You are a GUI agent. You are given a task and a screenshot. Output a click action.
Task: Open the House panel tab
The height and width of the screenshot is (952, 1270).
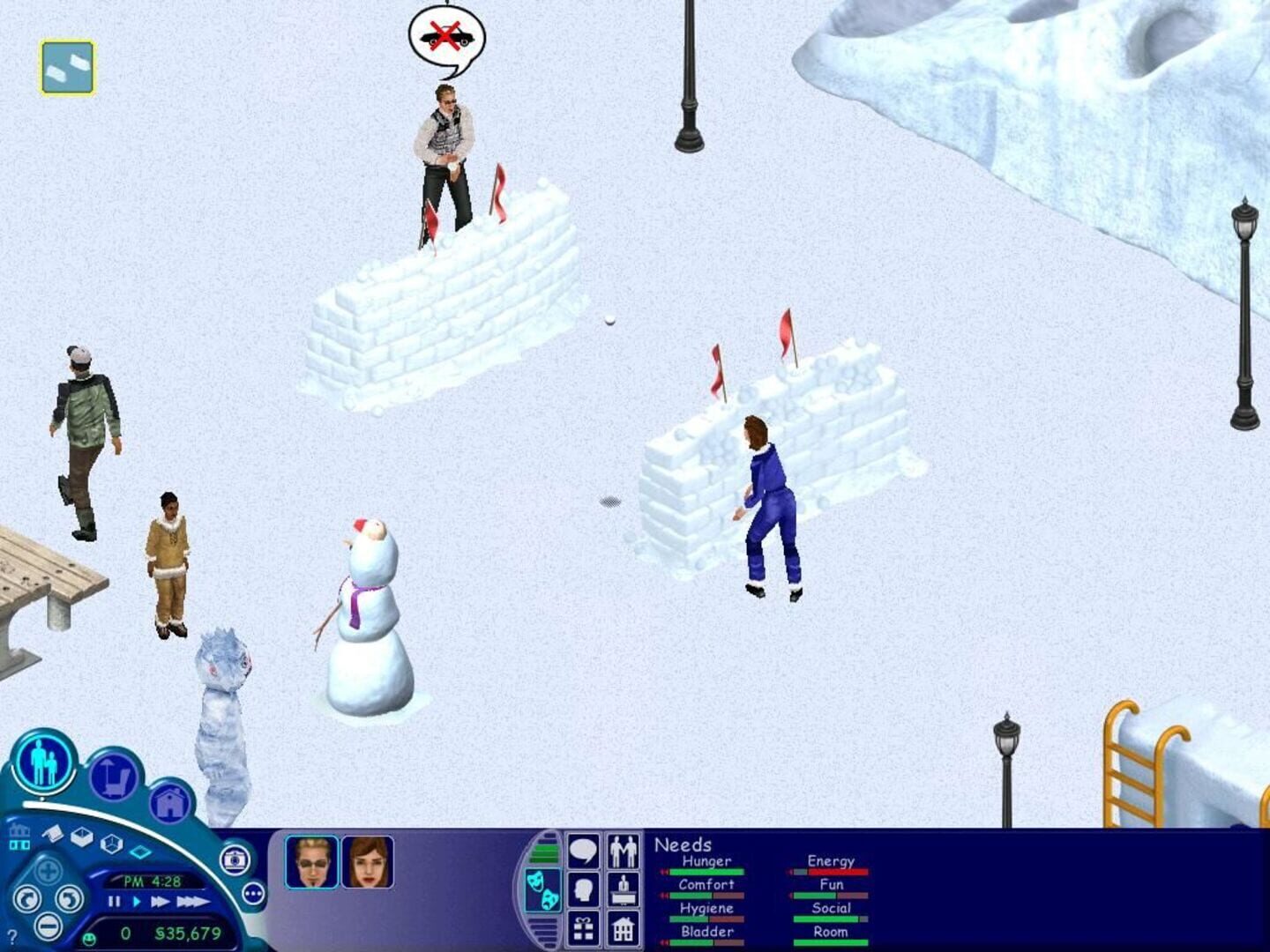click(624, 928)
